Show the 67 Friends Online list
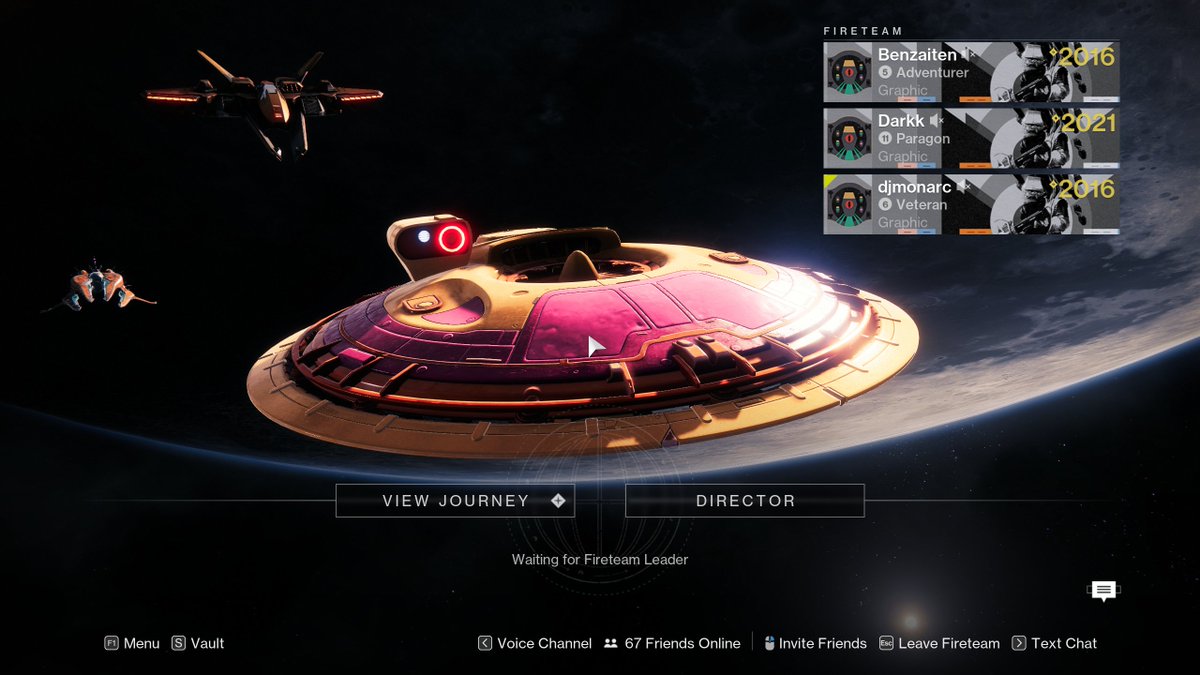The width and height of the screenshot is (1200, 675). click(672, 643)
